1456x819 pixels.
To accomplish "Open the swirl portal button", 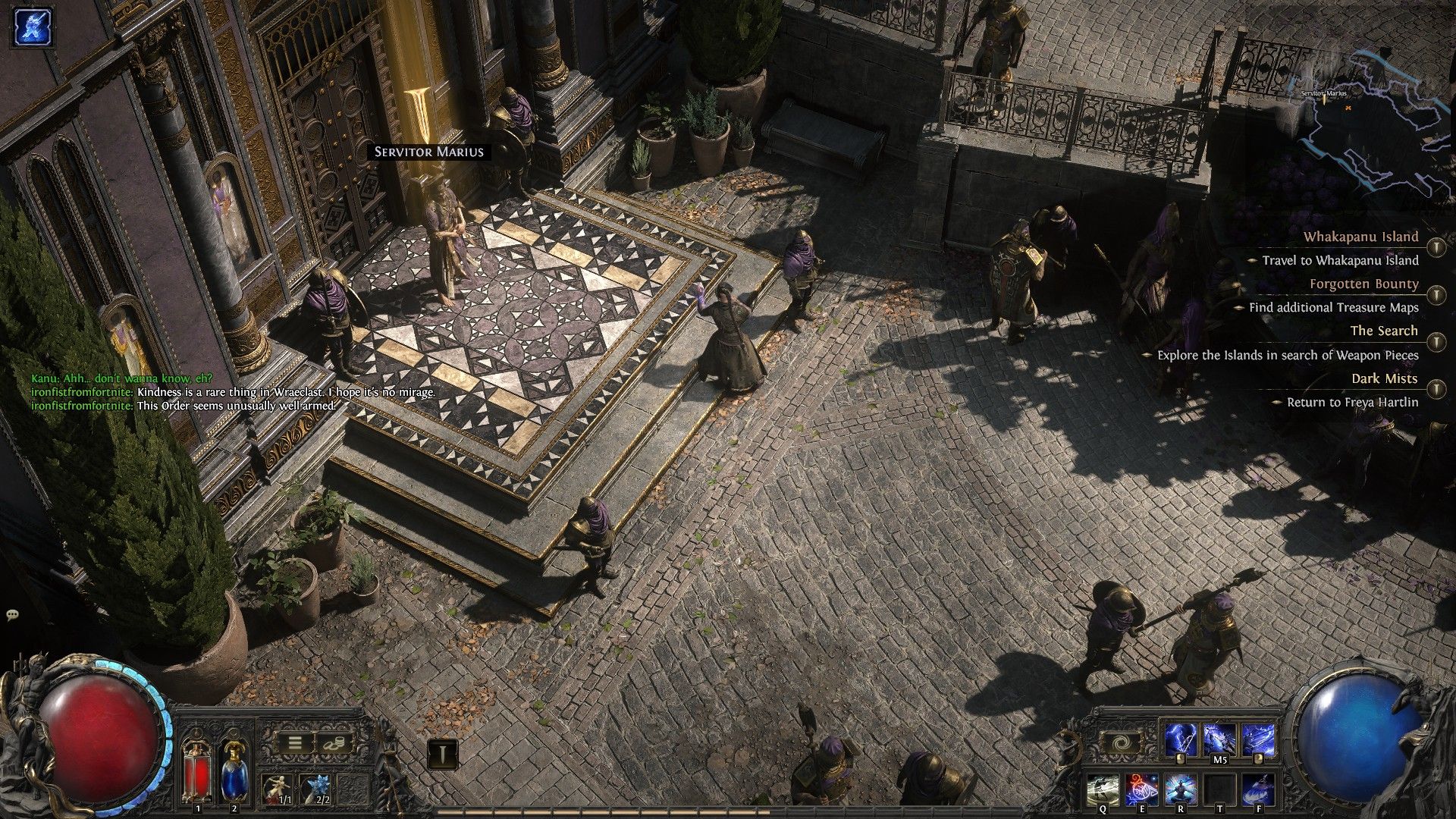I will [1119, 743].
